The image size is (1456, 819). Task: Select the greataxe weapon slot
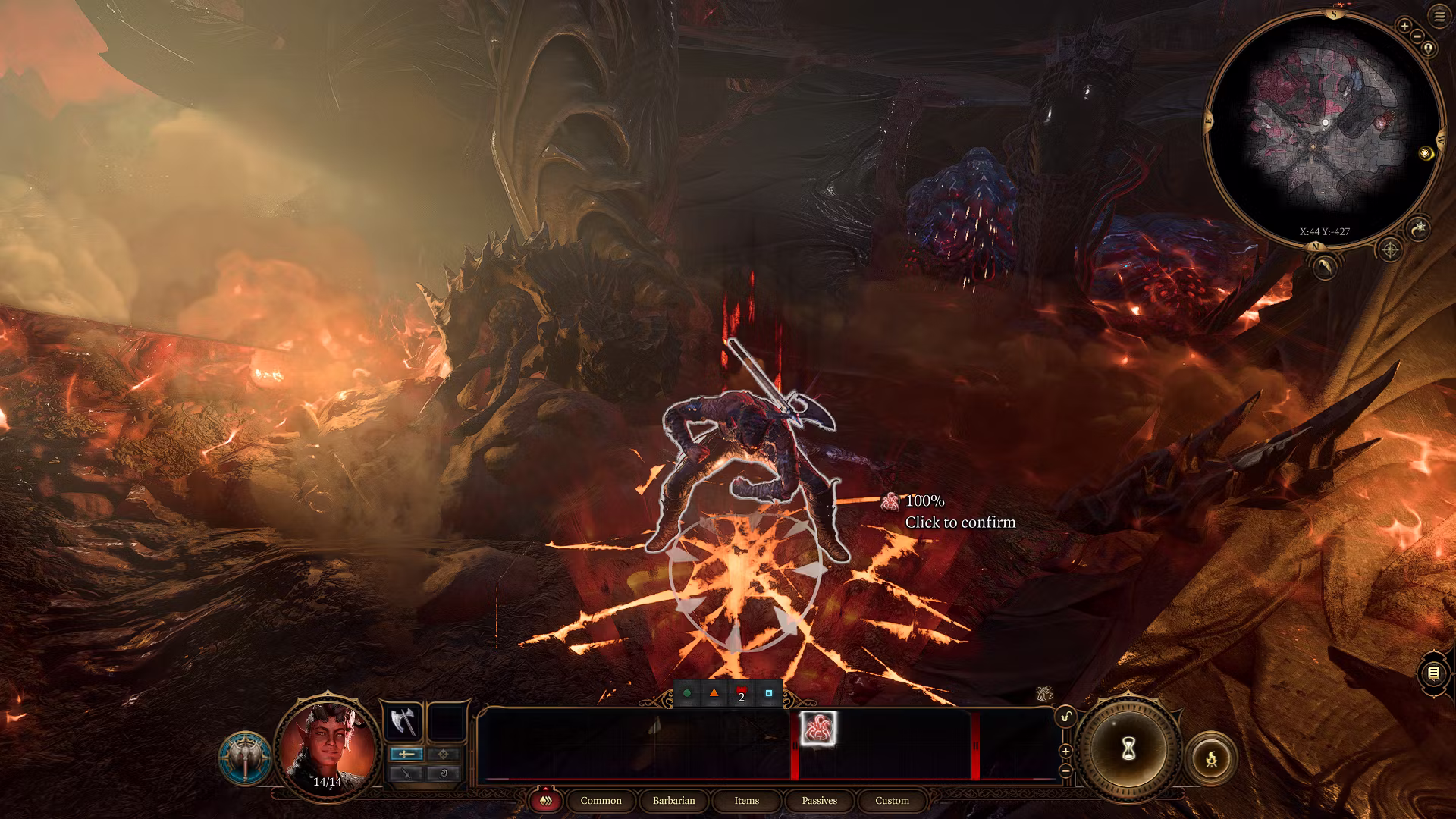pos(403,722)
